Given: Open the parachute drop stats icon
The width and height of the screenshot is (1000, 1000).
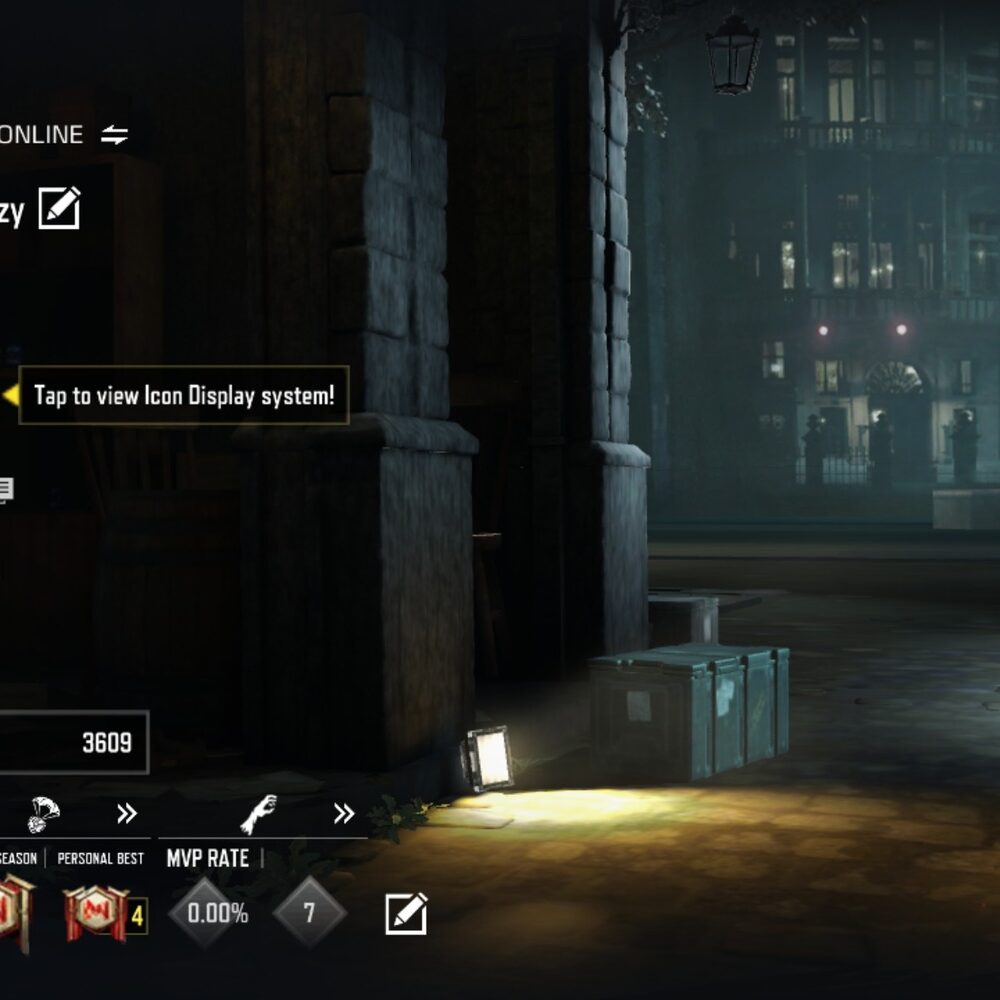Looking at the screenshot, I should [46, 813].
